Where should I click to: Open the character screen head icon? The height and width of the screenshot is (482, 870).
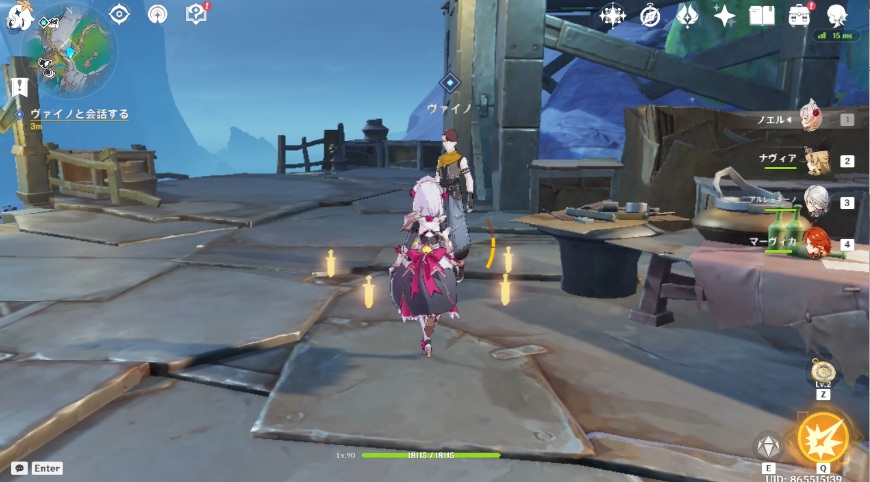(x=837, y=14)
